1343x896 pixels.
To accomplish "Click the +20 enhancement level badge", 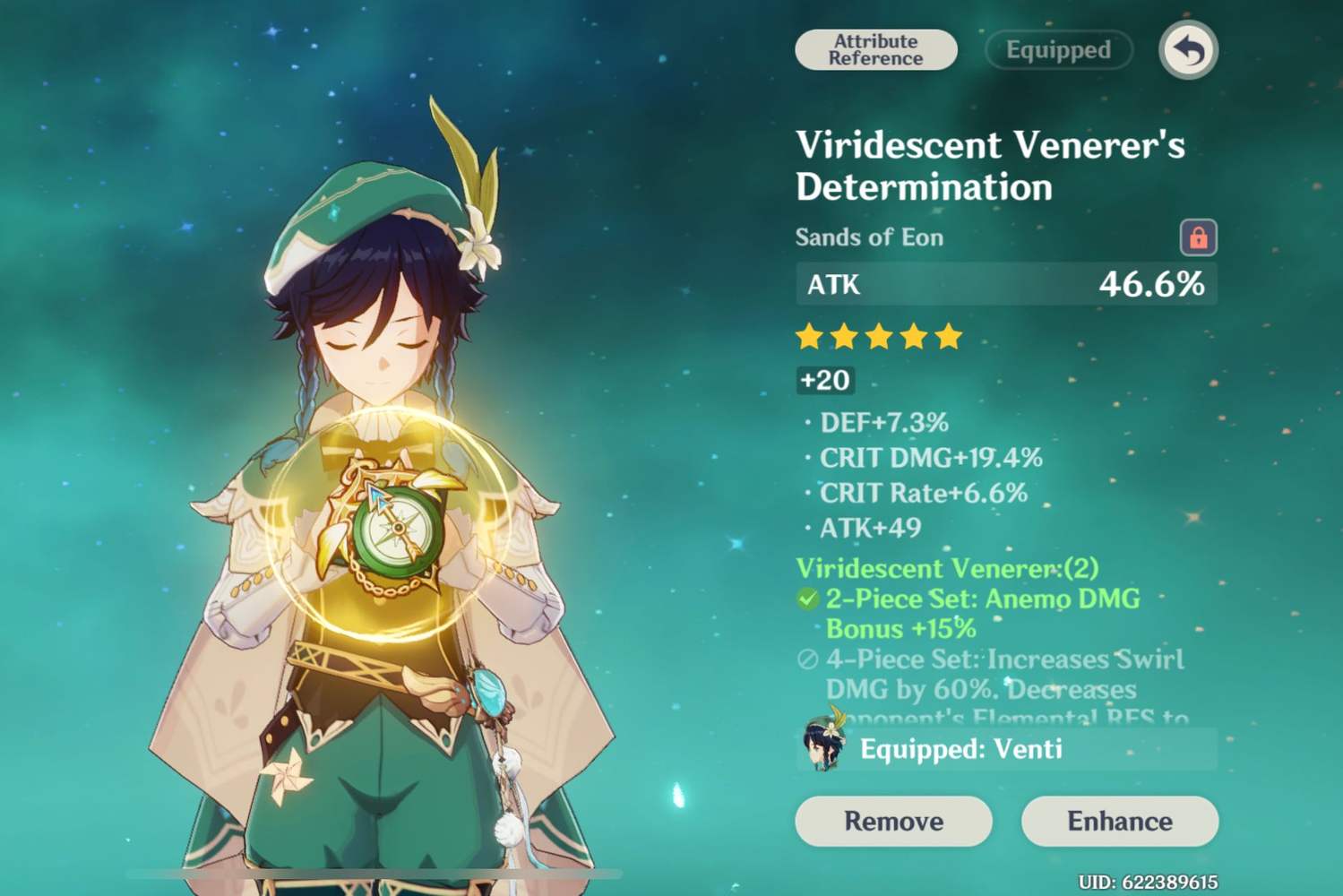I will (x=824, y=380).
